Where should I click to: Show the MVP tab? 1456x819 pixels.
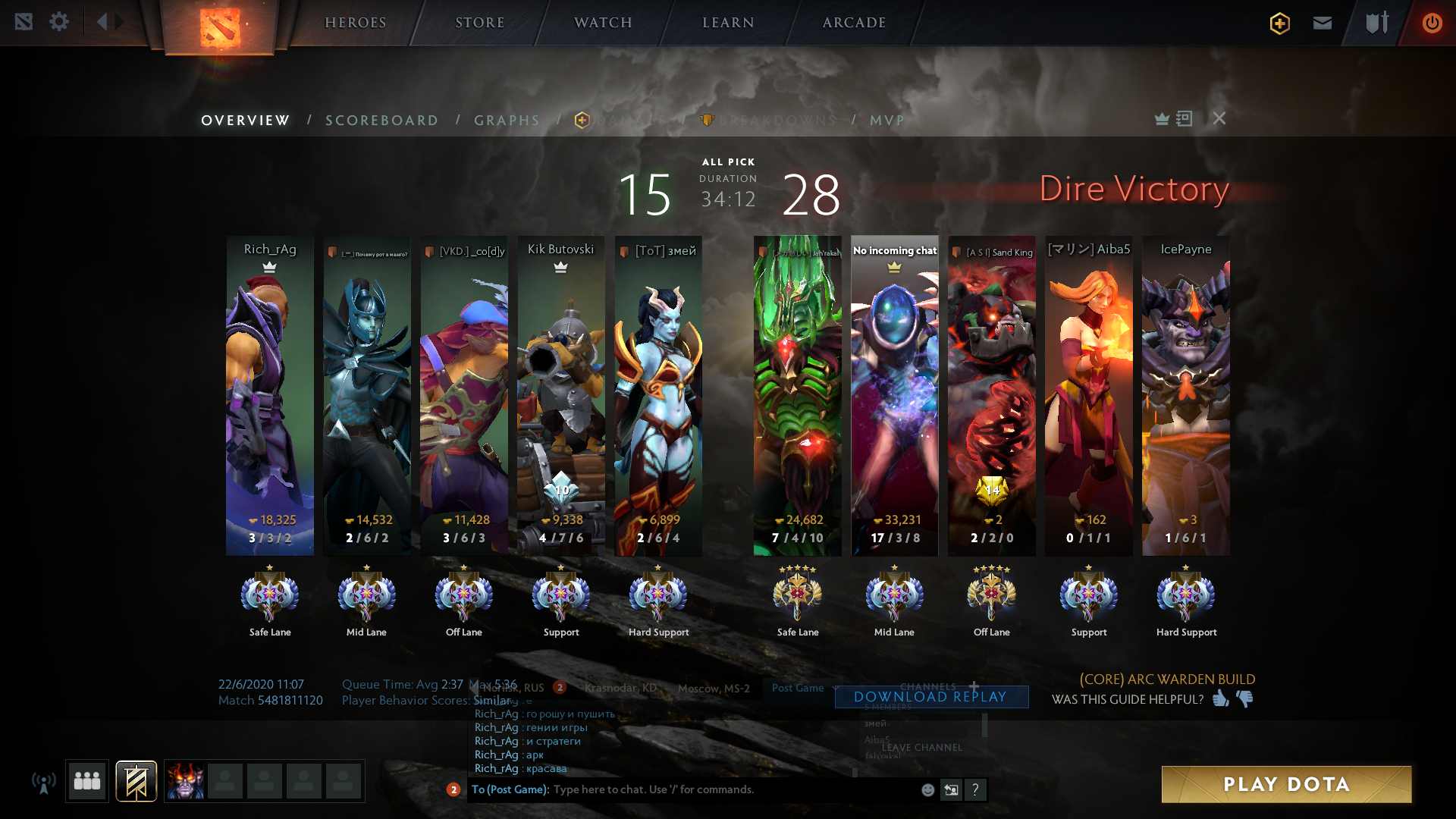[886, 121]
